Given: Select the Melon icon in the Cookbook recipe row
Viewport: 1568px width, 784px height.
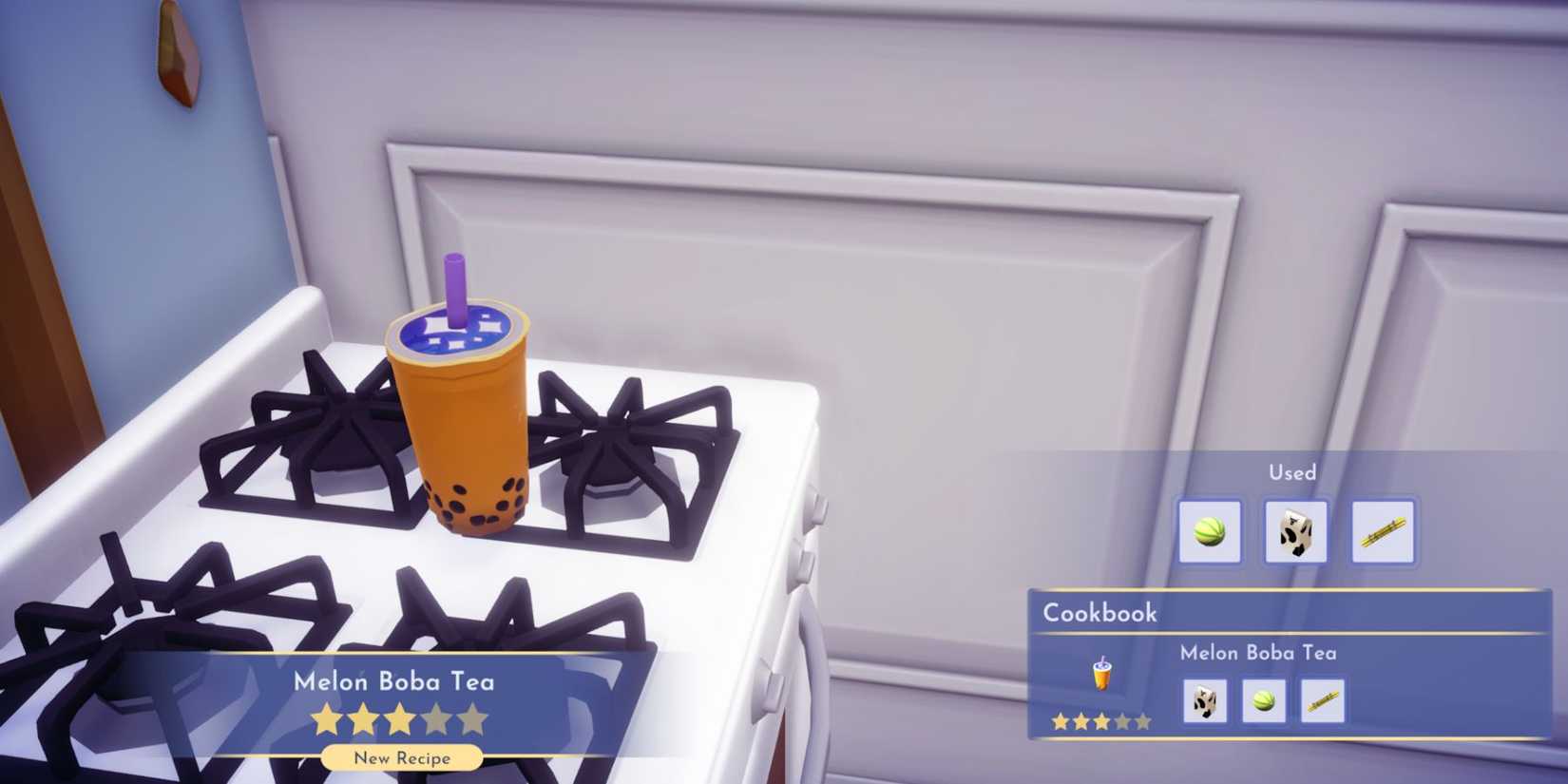Looking at the screenshot, I should [x=1266, y=699].
